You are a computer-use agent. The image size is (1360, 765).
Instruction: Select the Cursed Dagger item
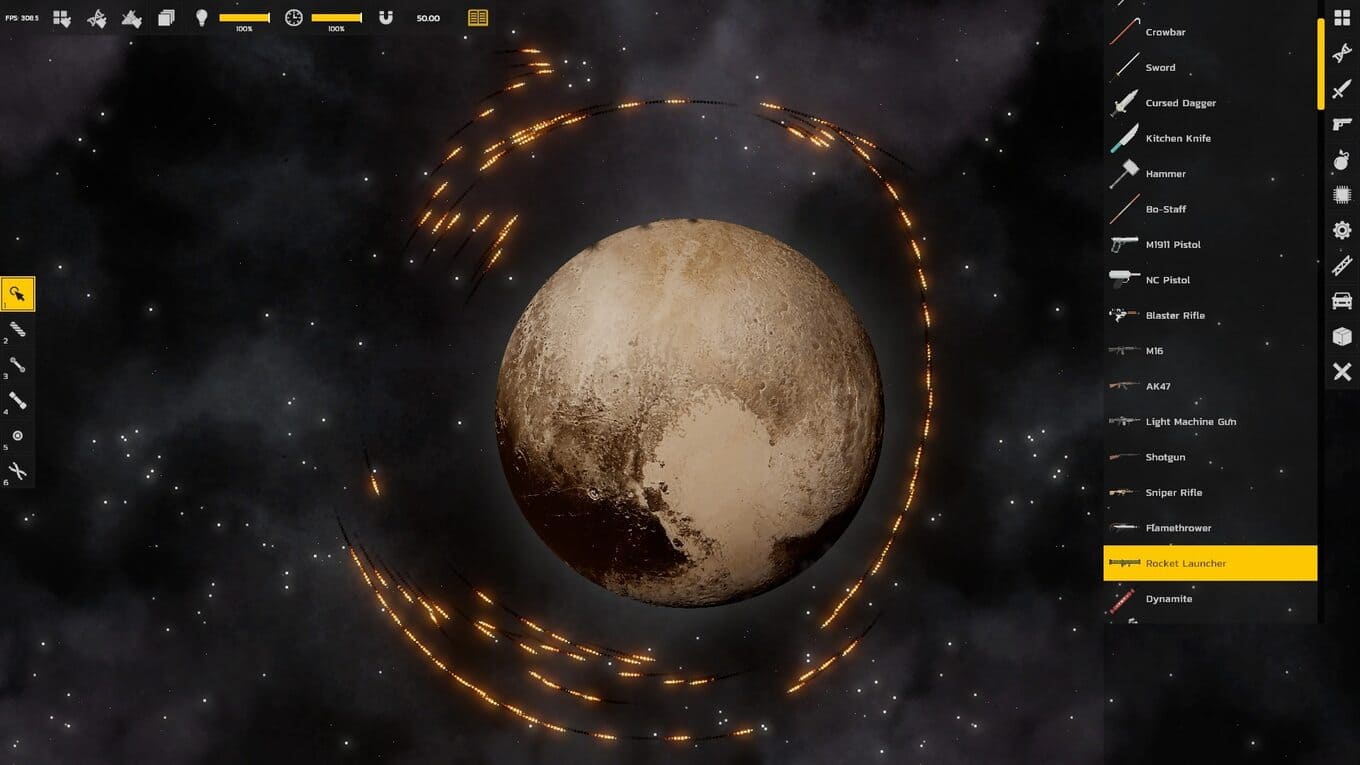tap(1180, 103)
